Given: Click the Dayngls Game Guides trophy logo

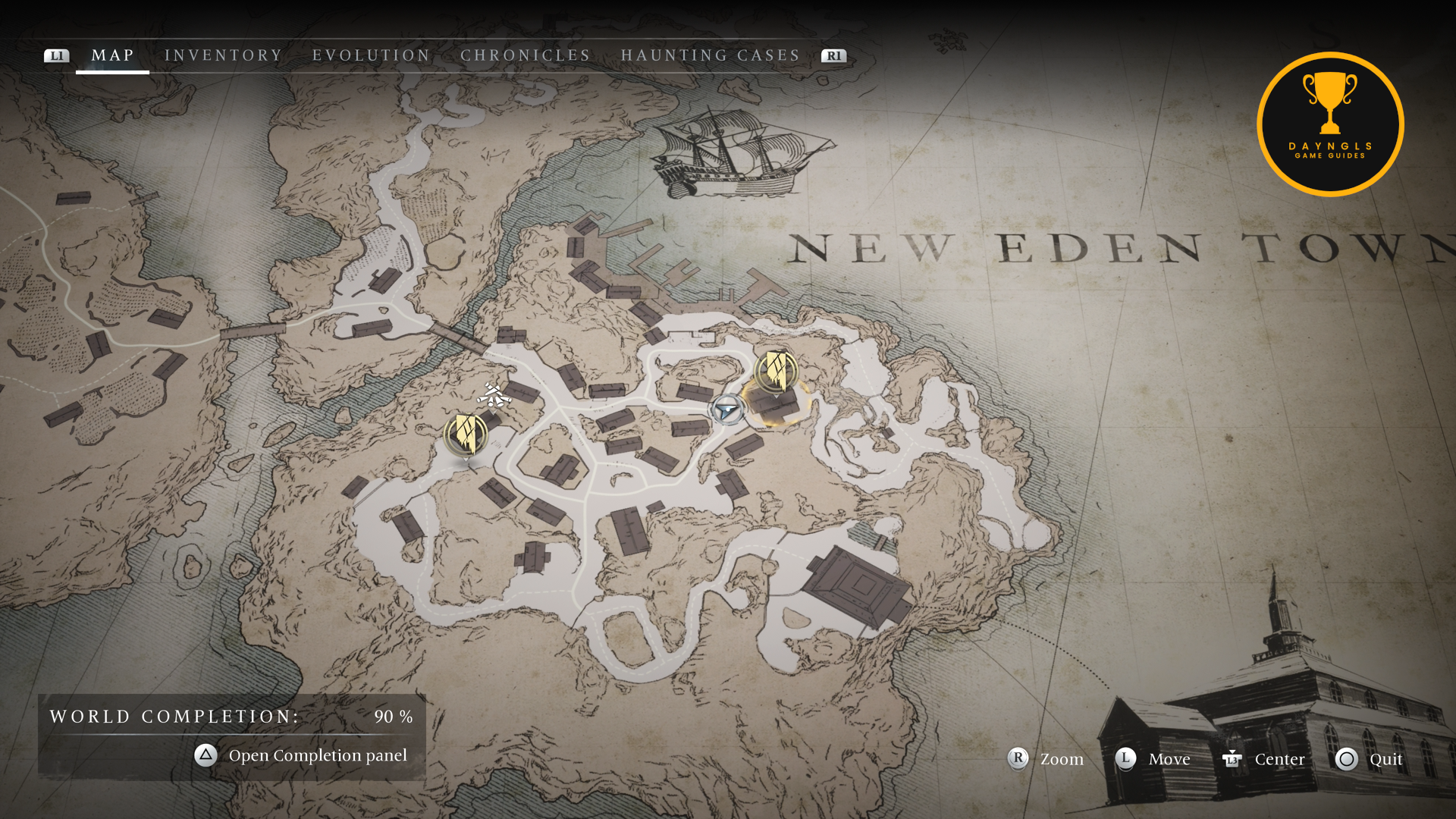Looking at the screenshot, I should 1330,124.
